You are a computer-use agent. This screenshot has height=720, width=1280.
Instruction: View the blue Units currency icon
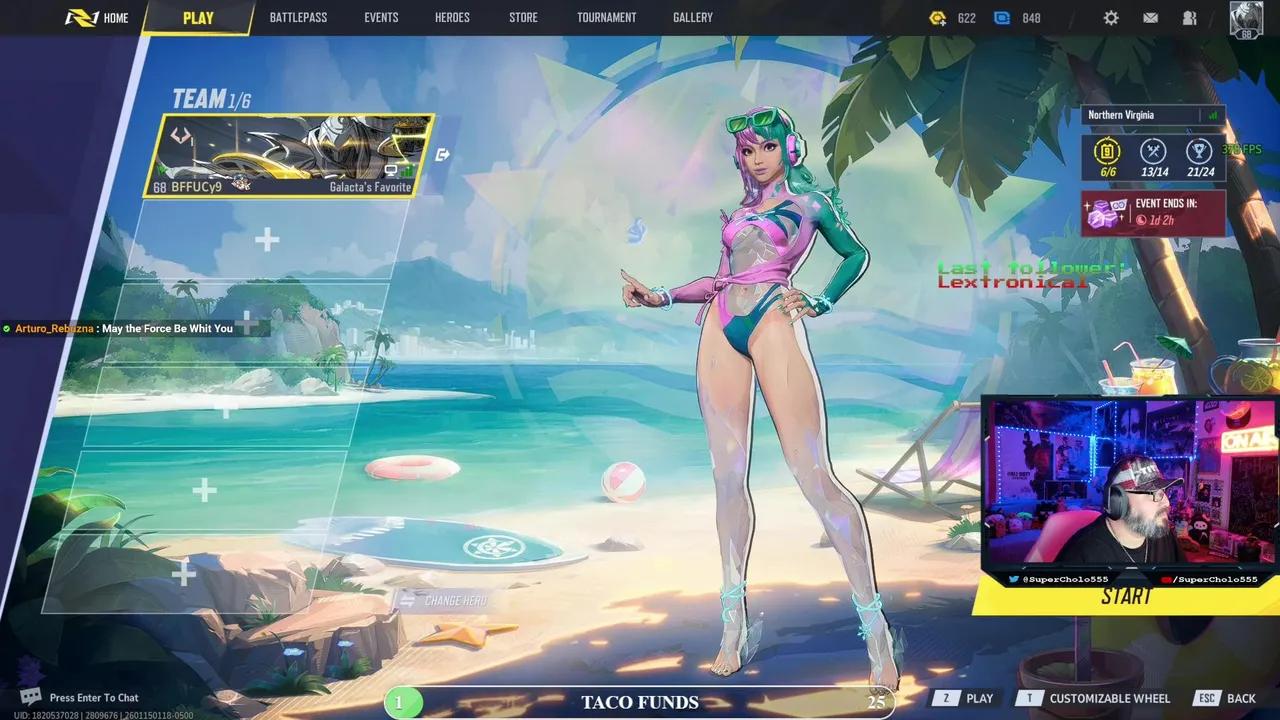click(x=1001, y=17)
